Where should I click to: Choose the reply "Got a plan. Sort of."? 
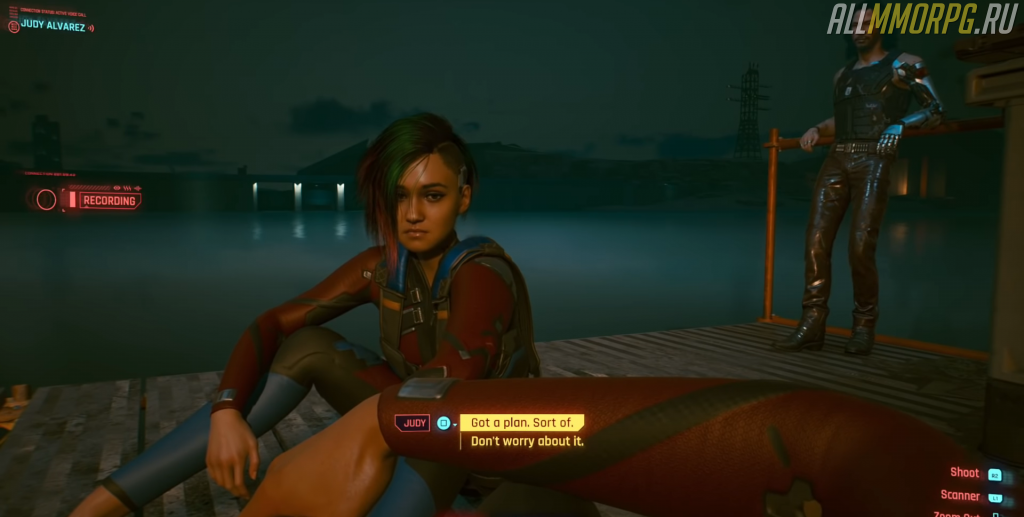pos(523,423)
